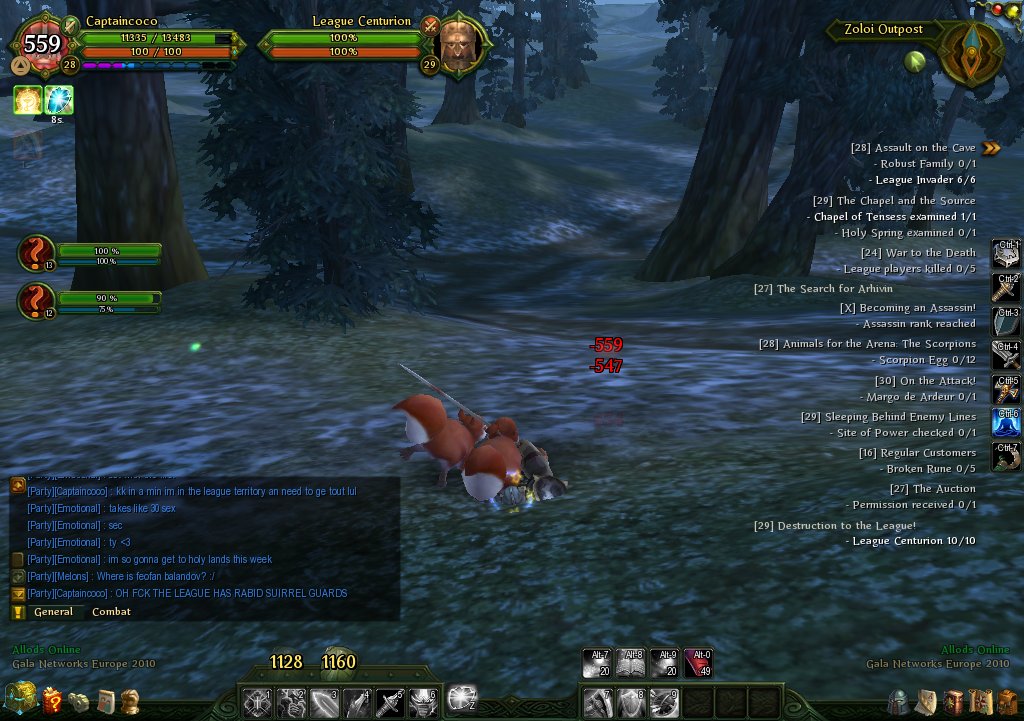Use the ability in hotbar slot 1
Image resolution: width=1024 pixels, height=721 pixels.
pyautogui.click(x=257, y=702)
